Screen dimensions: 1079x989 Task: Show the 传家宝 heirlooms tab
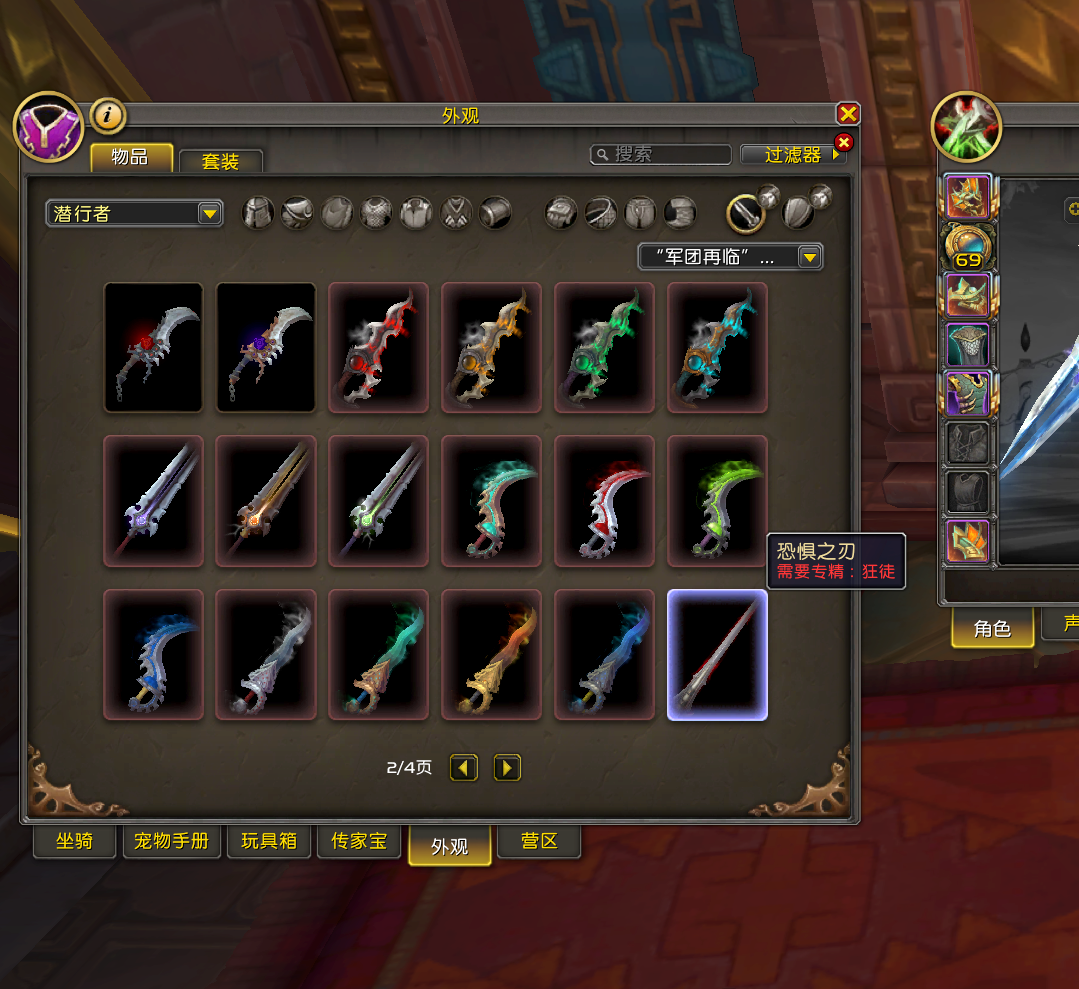click(358, 842)
